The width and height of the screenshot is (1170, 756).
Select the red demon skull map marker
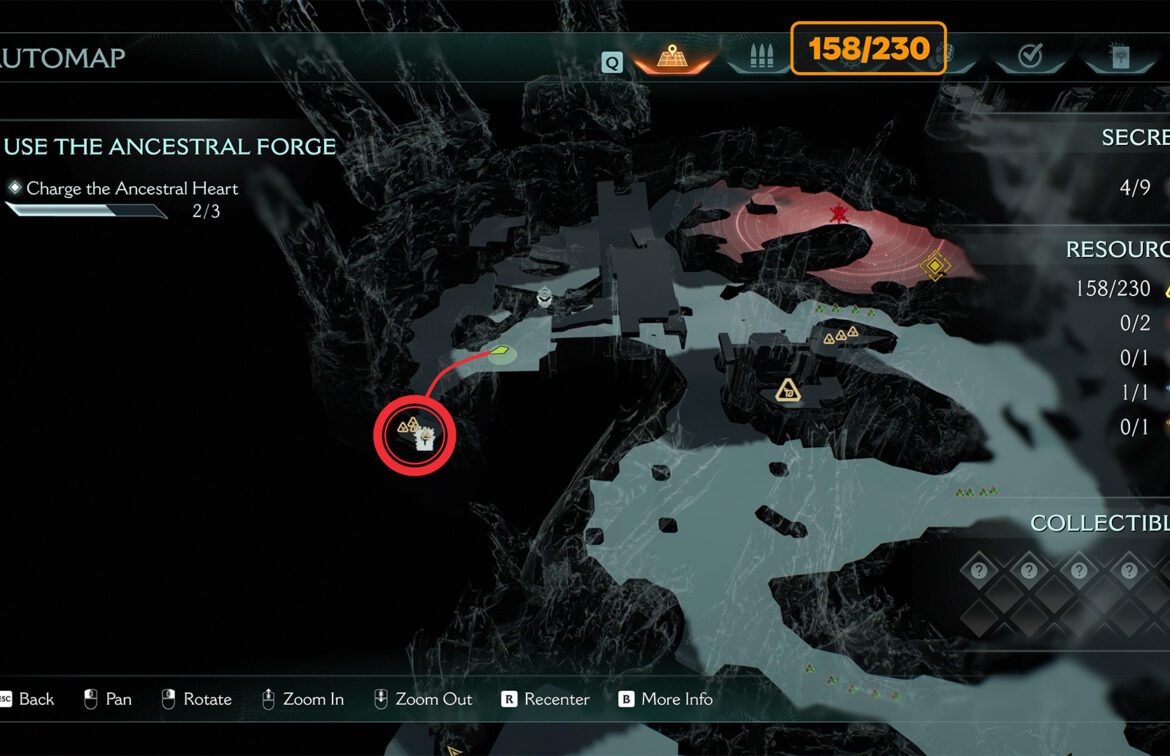(x=838, y=214)
